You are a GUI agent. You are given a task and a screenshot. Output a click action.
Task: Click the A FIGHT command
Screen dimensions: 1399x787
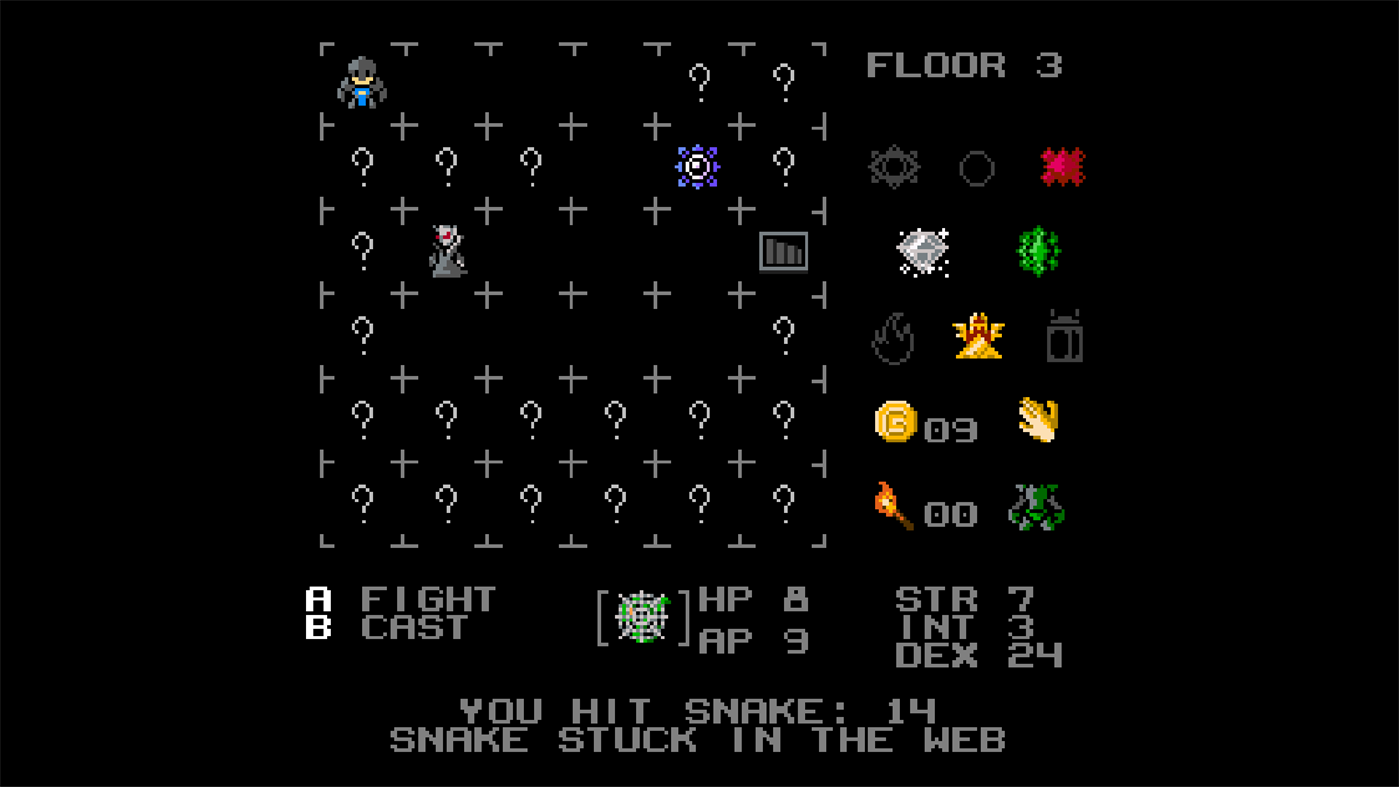point(400,598)
